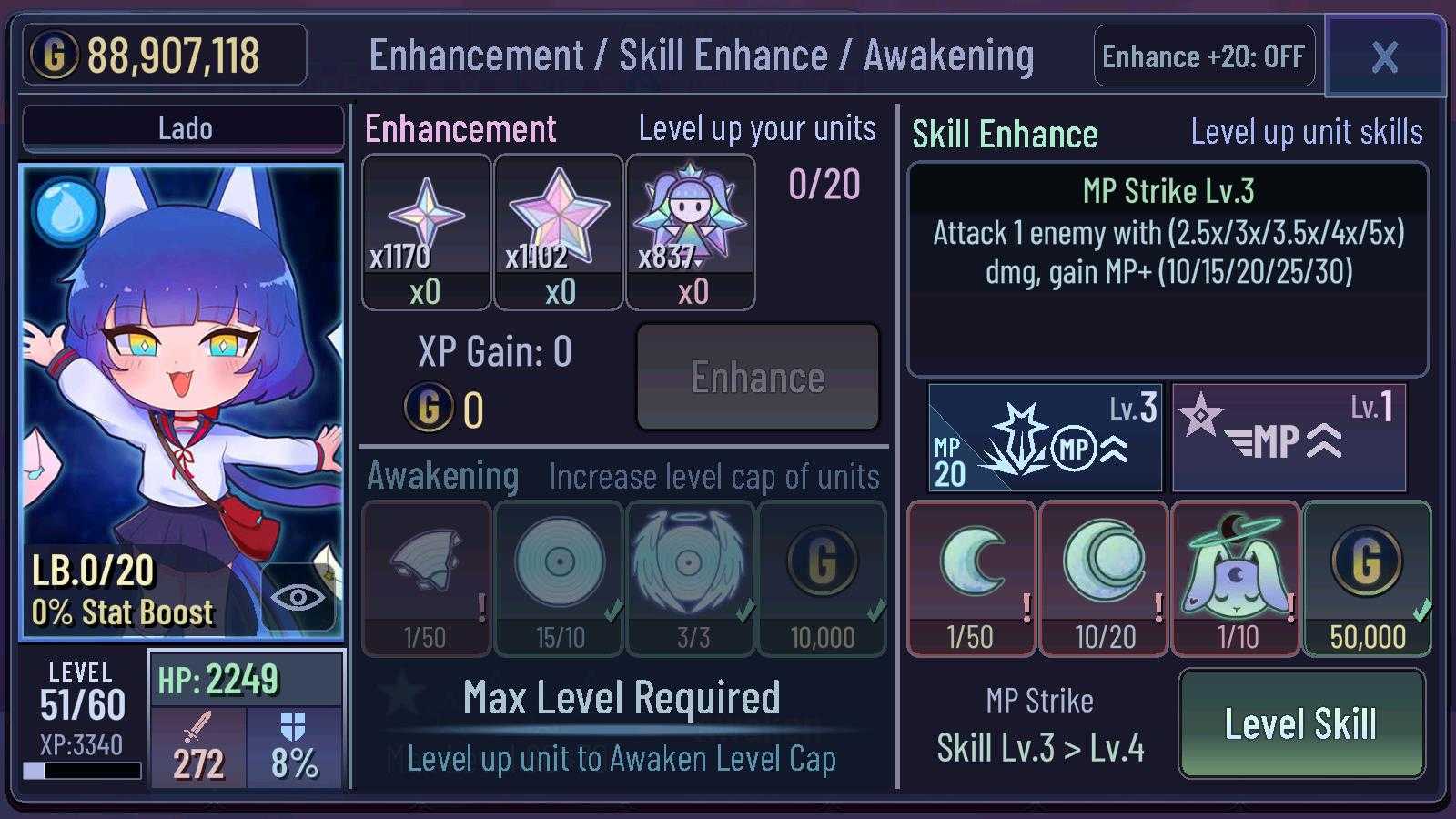This screenshot has width=1456, height=819.
Task: Select the 50,000 gold skill cost slot
Action: tap(1367, 577)
